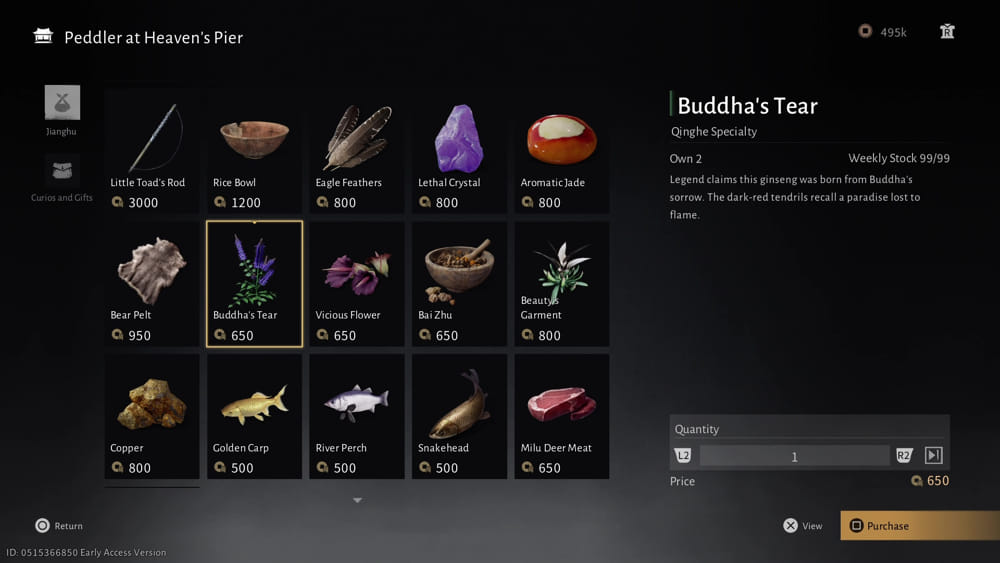
Task: Select the Little Toad's Rod item
Action: tap(152, 151)
